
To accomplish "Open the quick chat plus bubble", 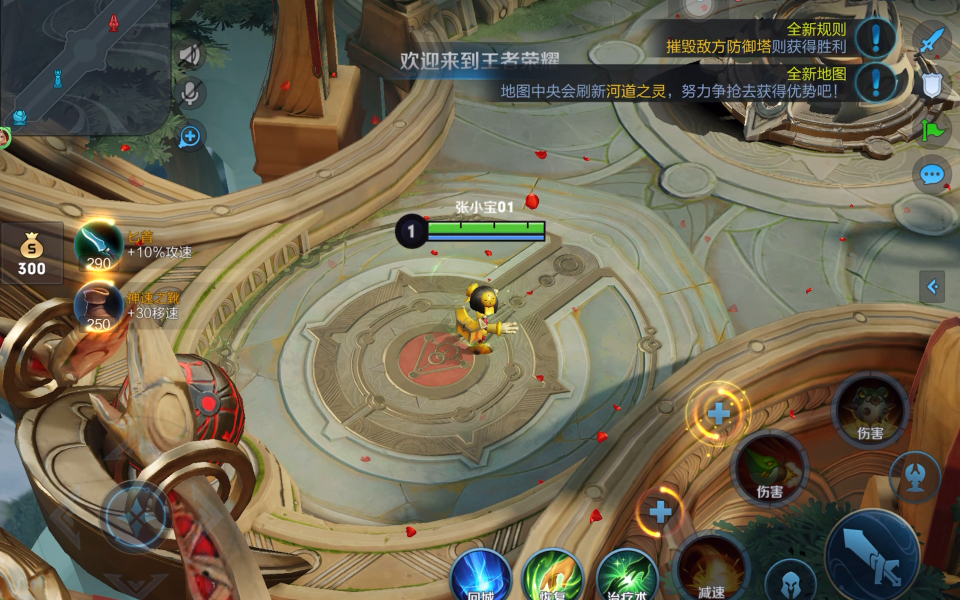I will point(190,136).
